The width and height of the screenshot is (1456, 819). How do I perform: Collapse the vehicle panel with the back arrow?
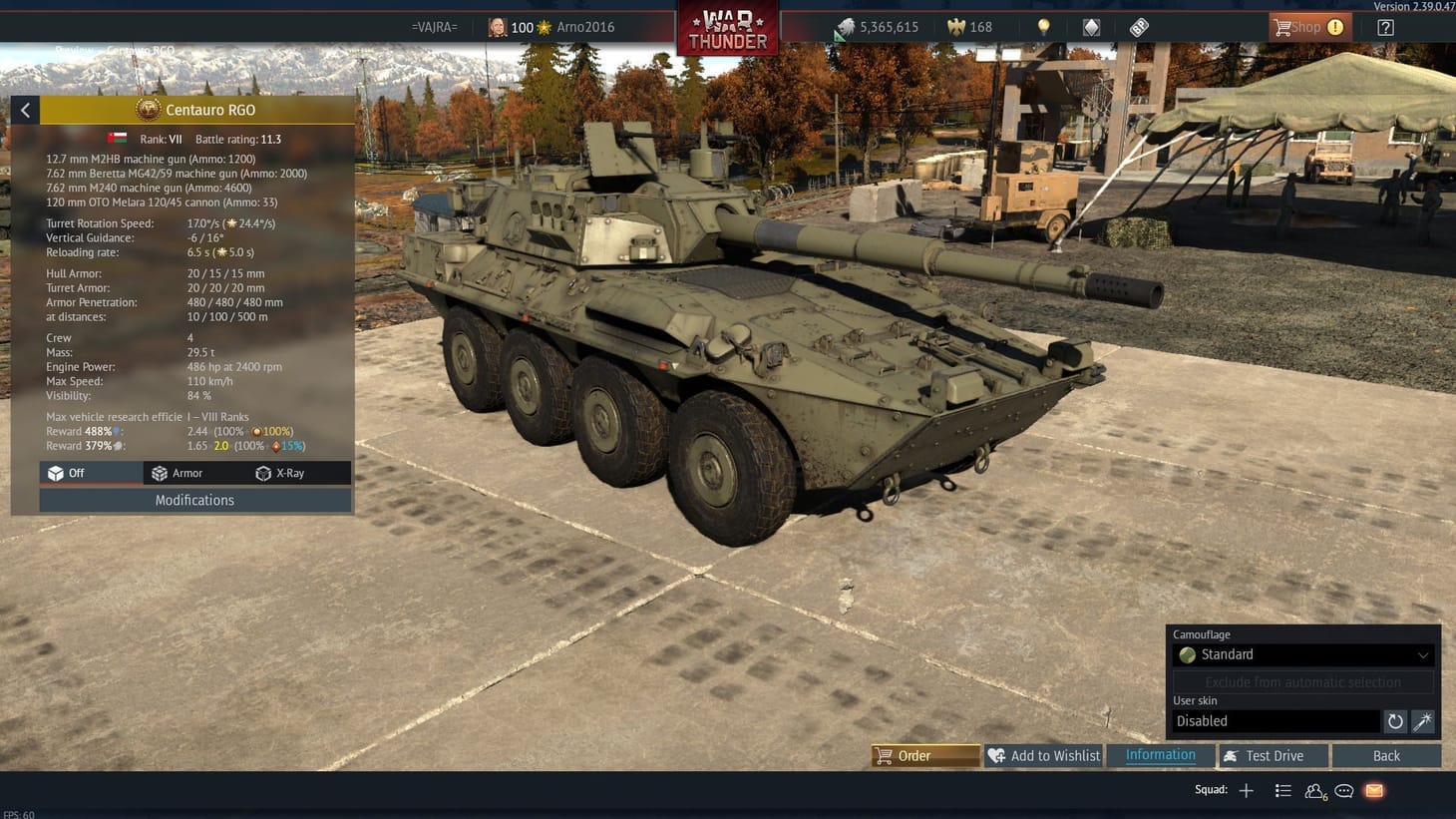pyautogui.click(x=25, y=110)
